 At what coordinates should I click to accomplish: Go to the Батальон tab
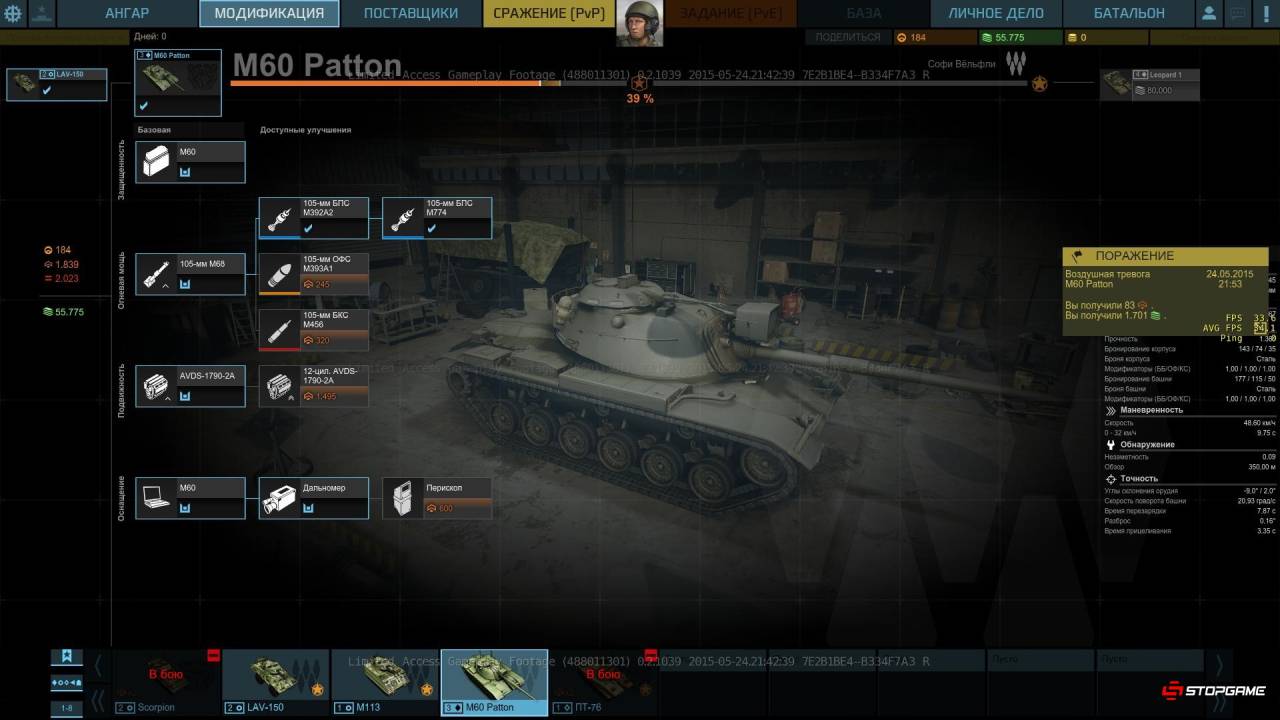point(1128,13)
